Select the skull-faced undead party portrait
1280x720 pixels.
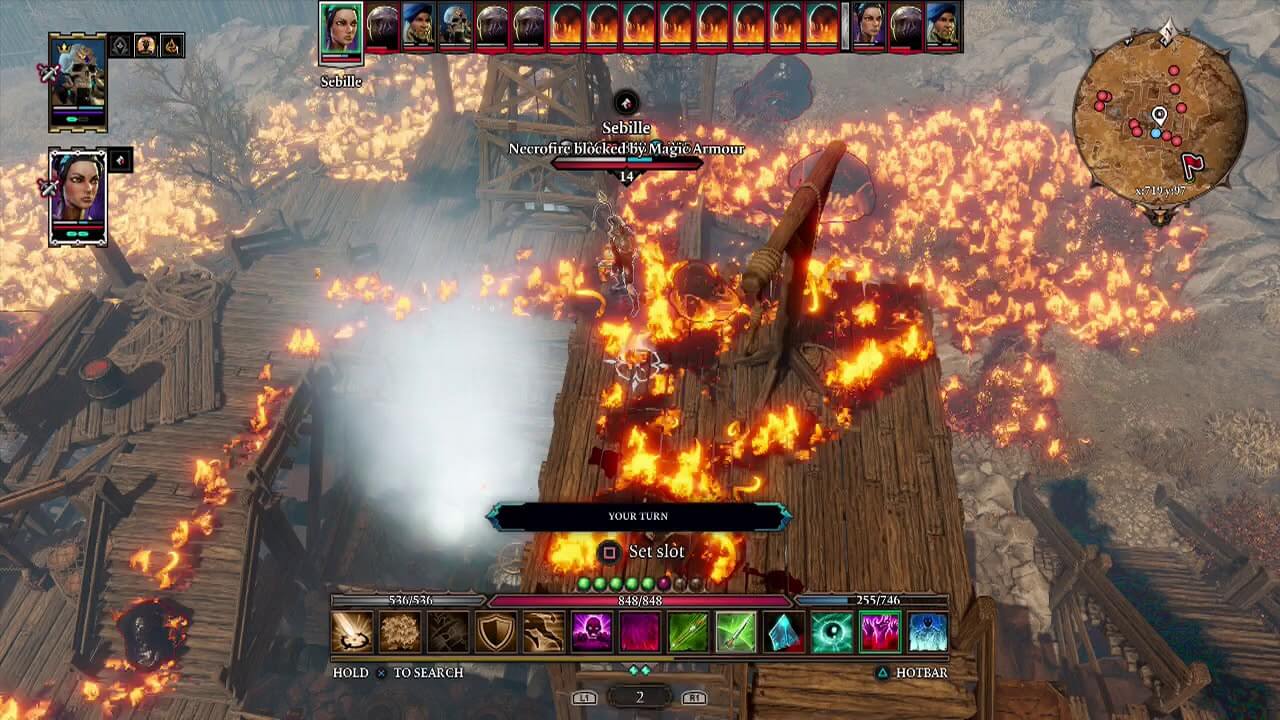(77, 82)
